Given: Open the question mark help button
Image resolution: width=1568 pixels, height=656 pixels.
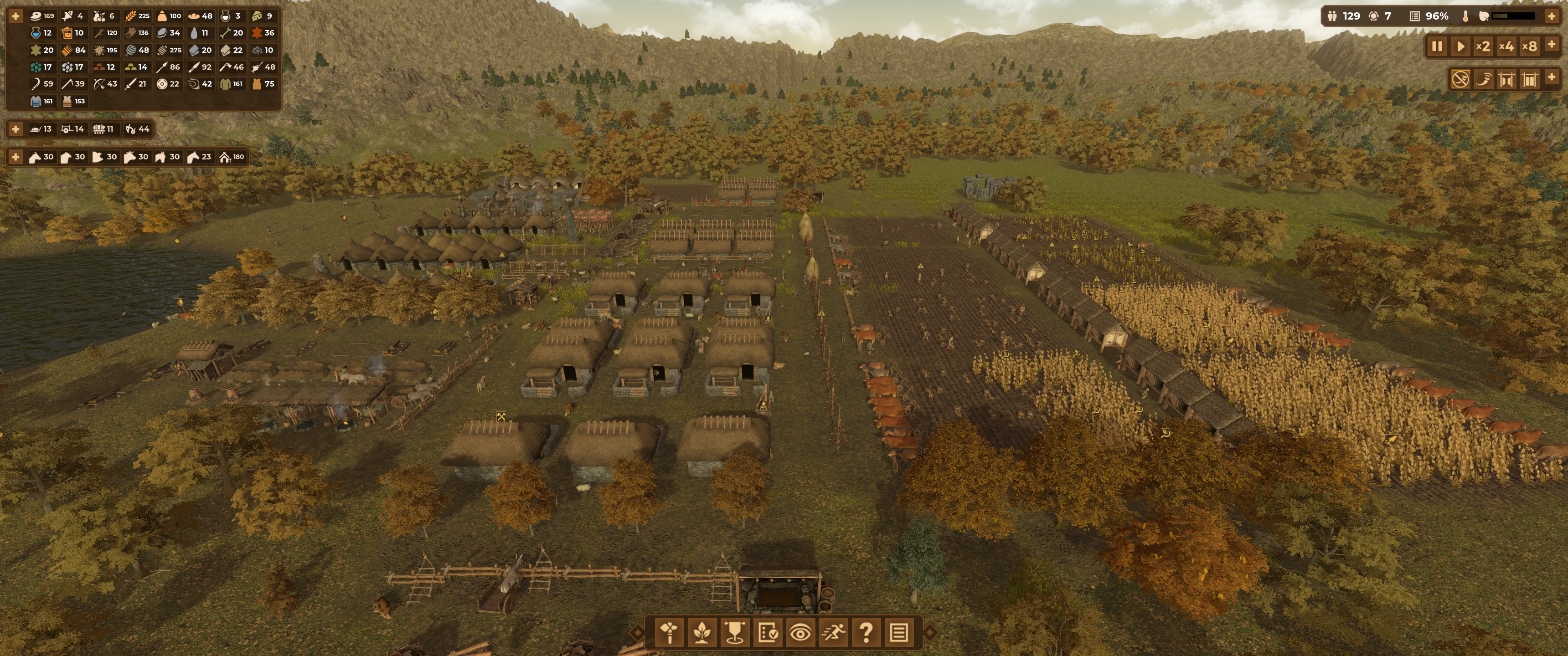Looking at the screenshot, I should [x=866, y=633].
